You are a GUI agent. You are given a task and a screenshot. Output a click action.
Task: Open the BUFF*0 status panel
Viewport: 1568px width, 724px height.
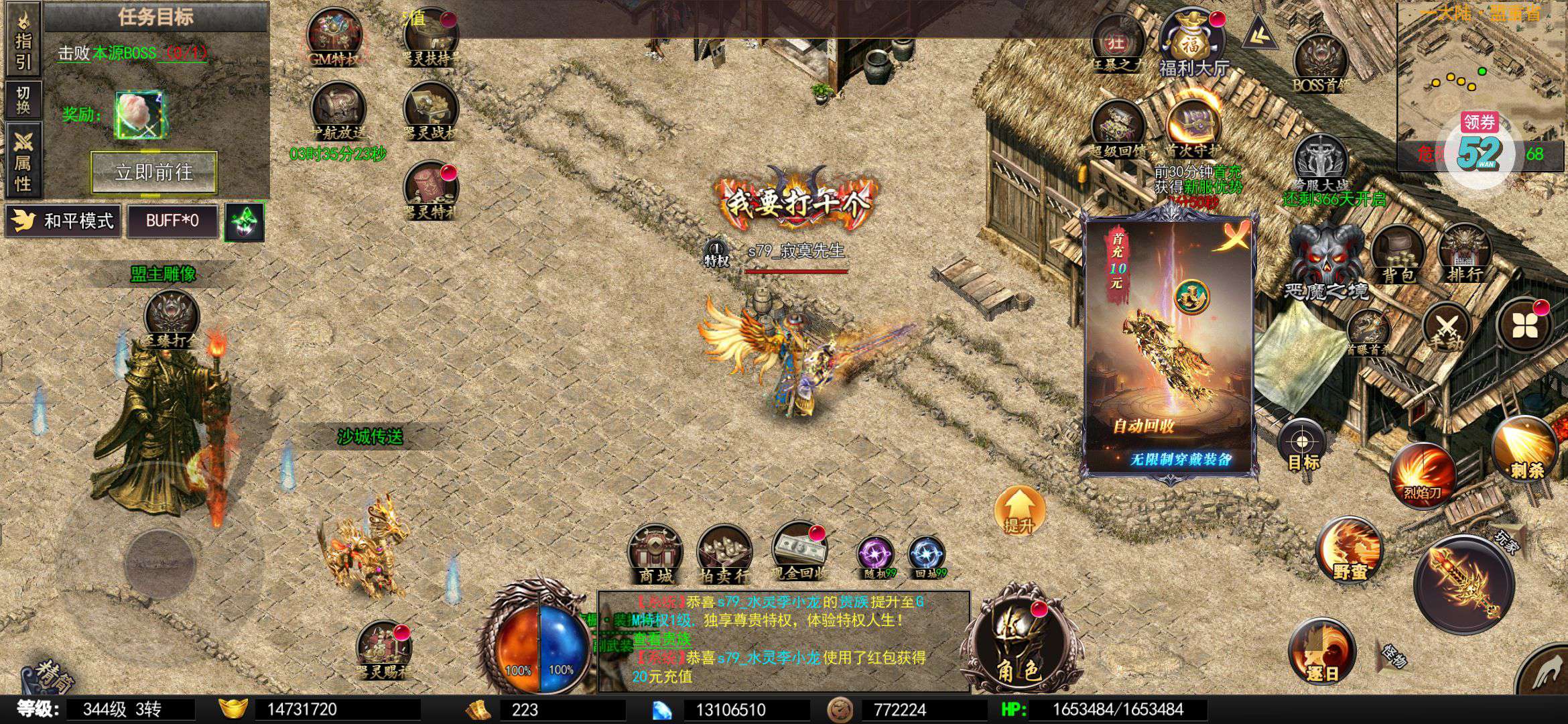[x=172, y=221]
